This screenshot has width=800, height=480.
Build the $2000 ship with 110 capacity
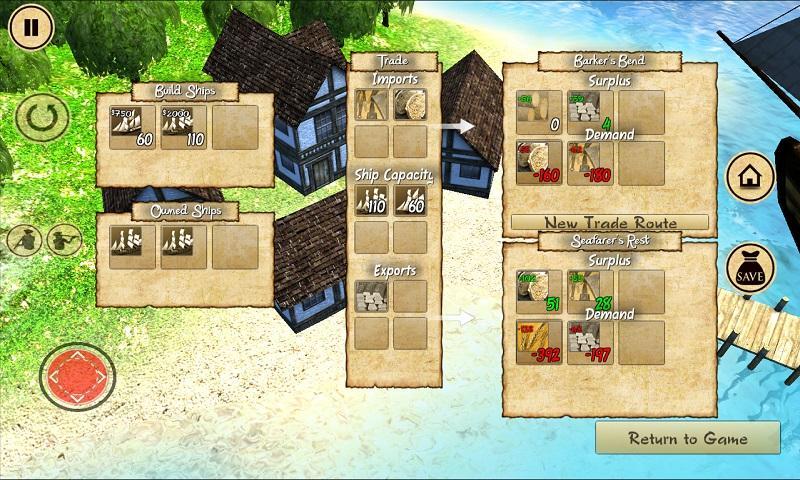coord(184,127)
